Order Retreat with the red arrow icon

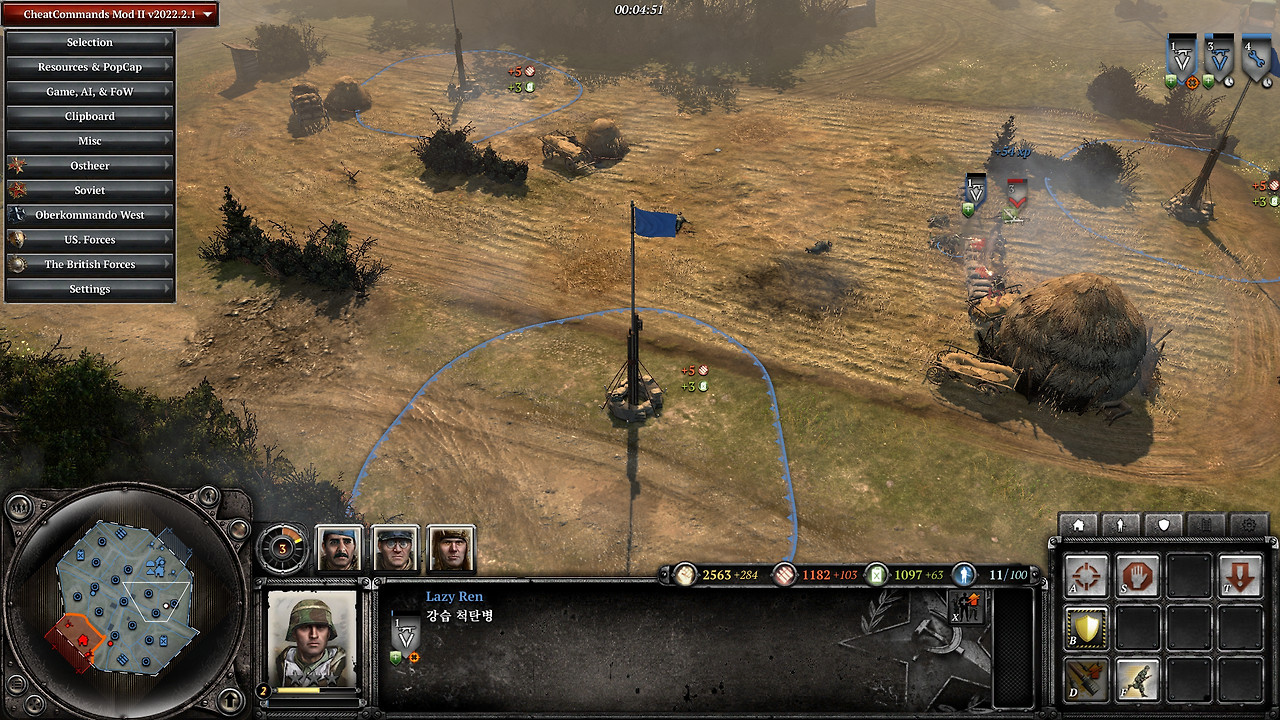coord(1240,577)
